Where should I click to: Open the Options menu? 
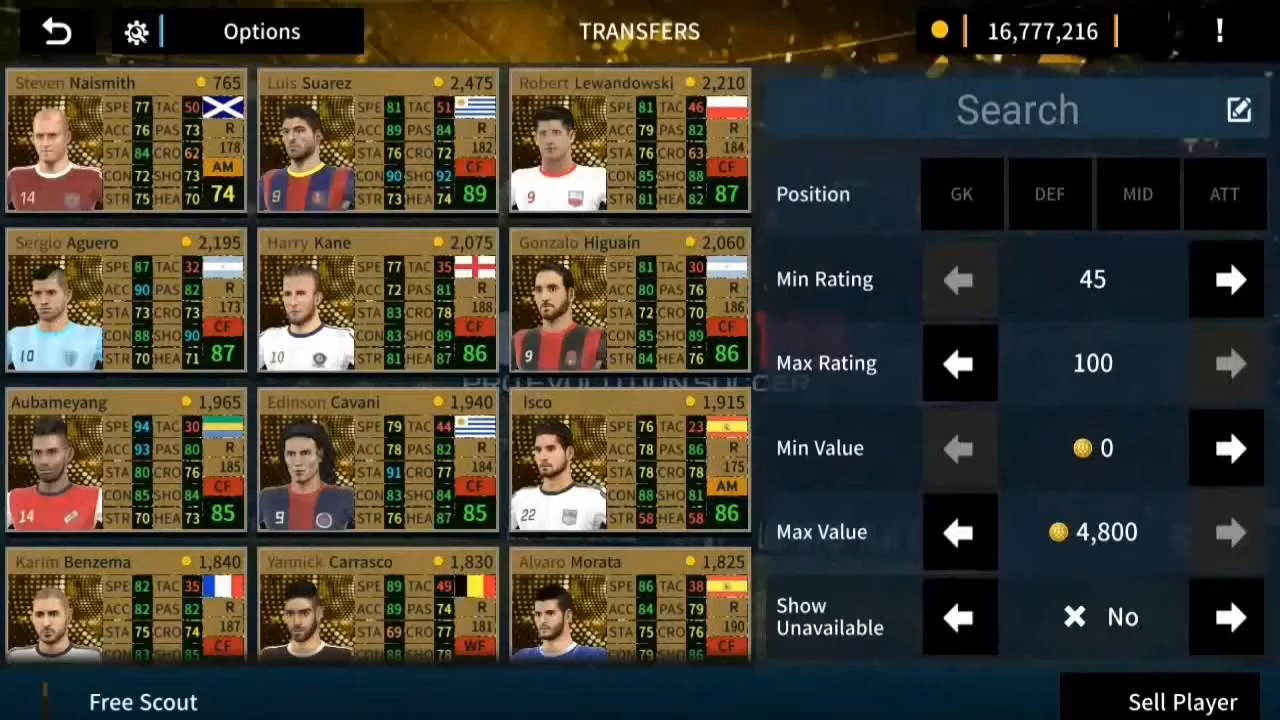pyautogui.click(x=262, y=31)
